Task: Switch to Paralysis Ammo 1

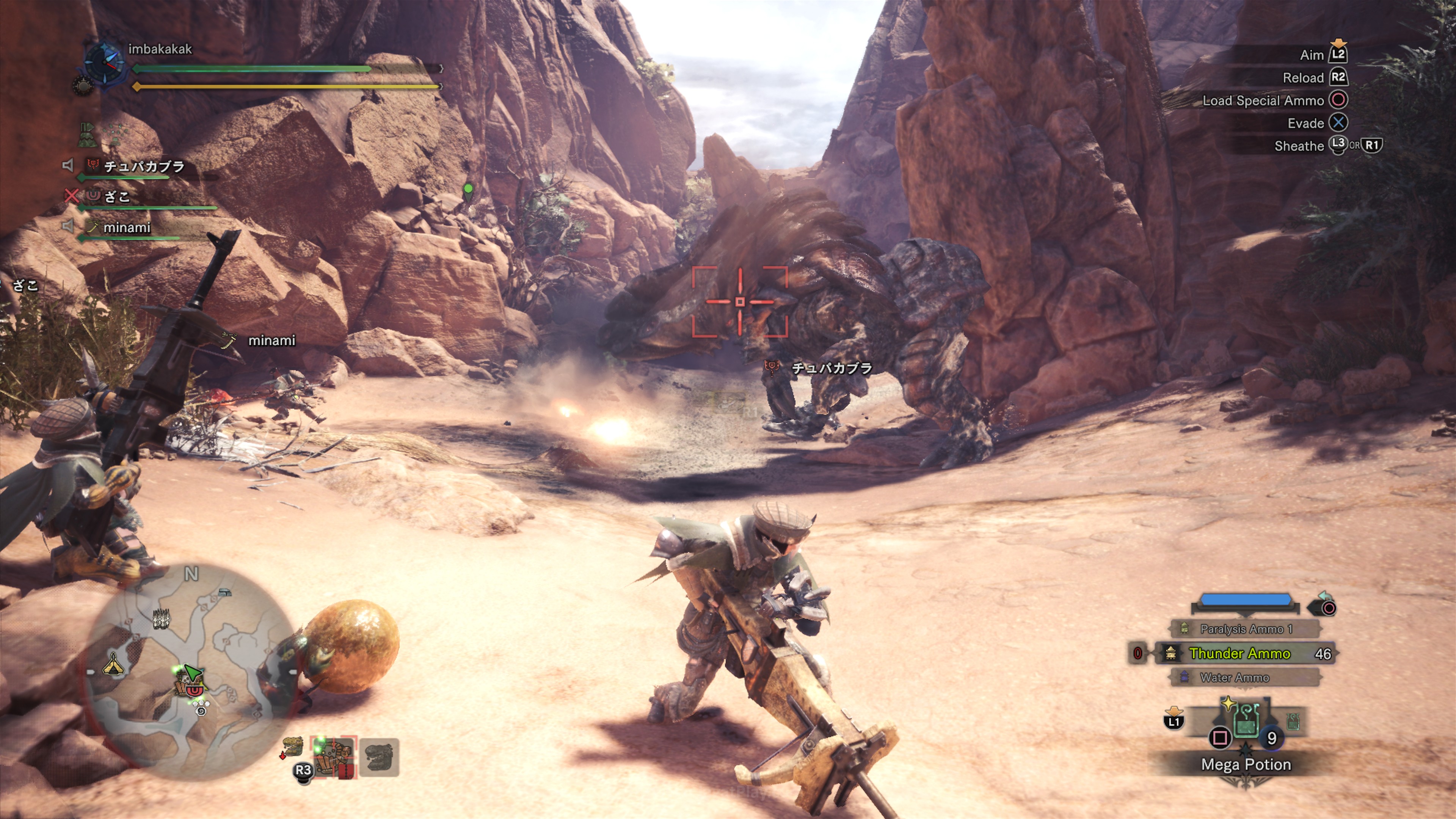Action: point(1246,629)
